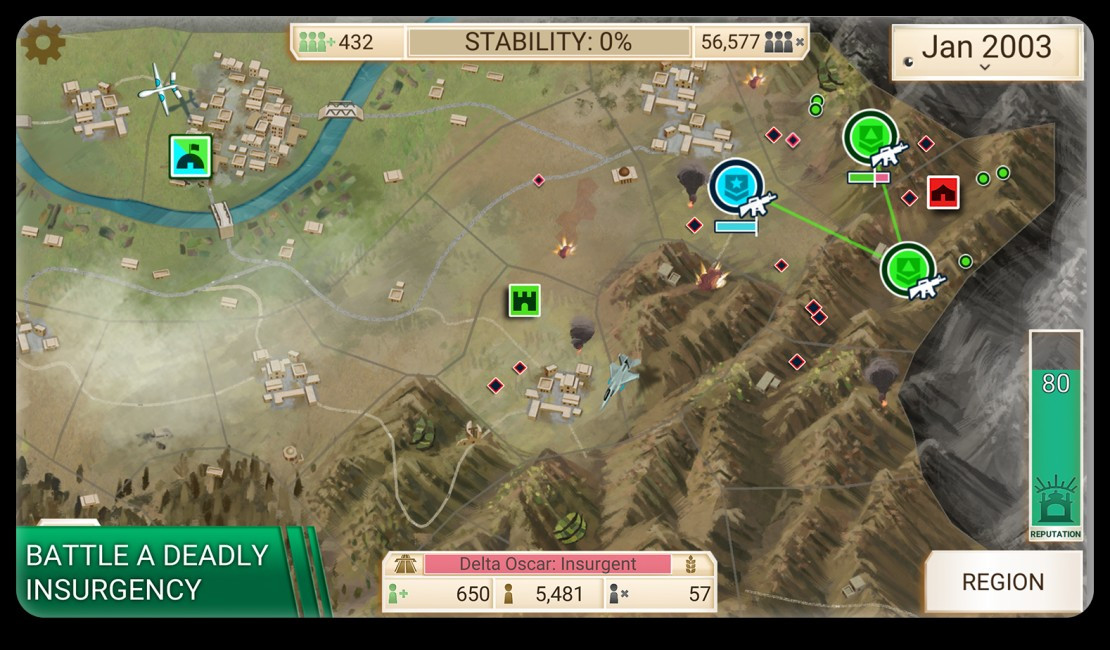
Task: Open the REGION panel
Action: coord(1002,582)
